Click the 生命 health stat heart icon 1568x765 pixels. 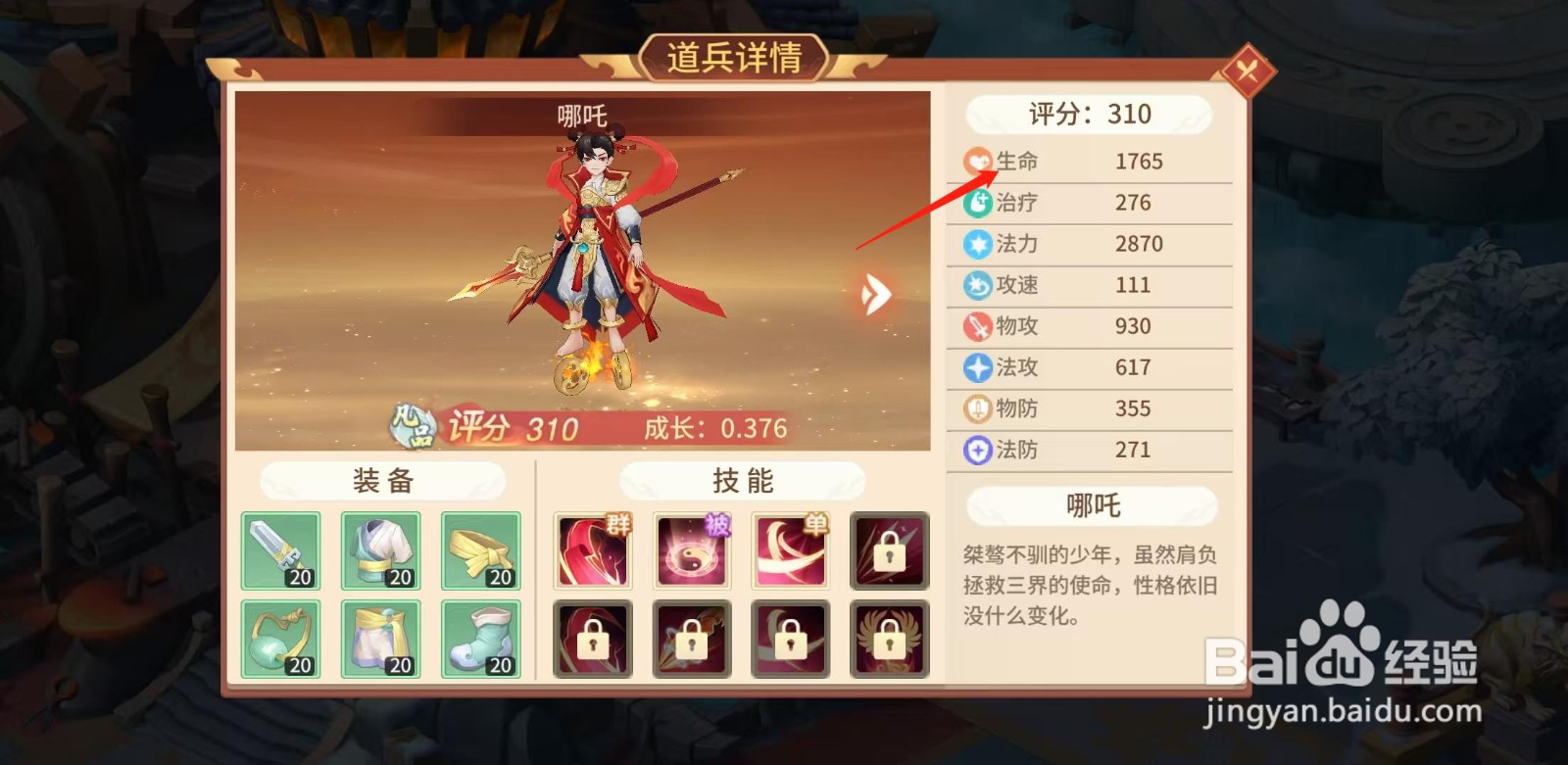point(977,160)
